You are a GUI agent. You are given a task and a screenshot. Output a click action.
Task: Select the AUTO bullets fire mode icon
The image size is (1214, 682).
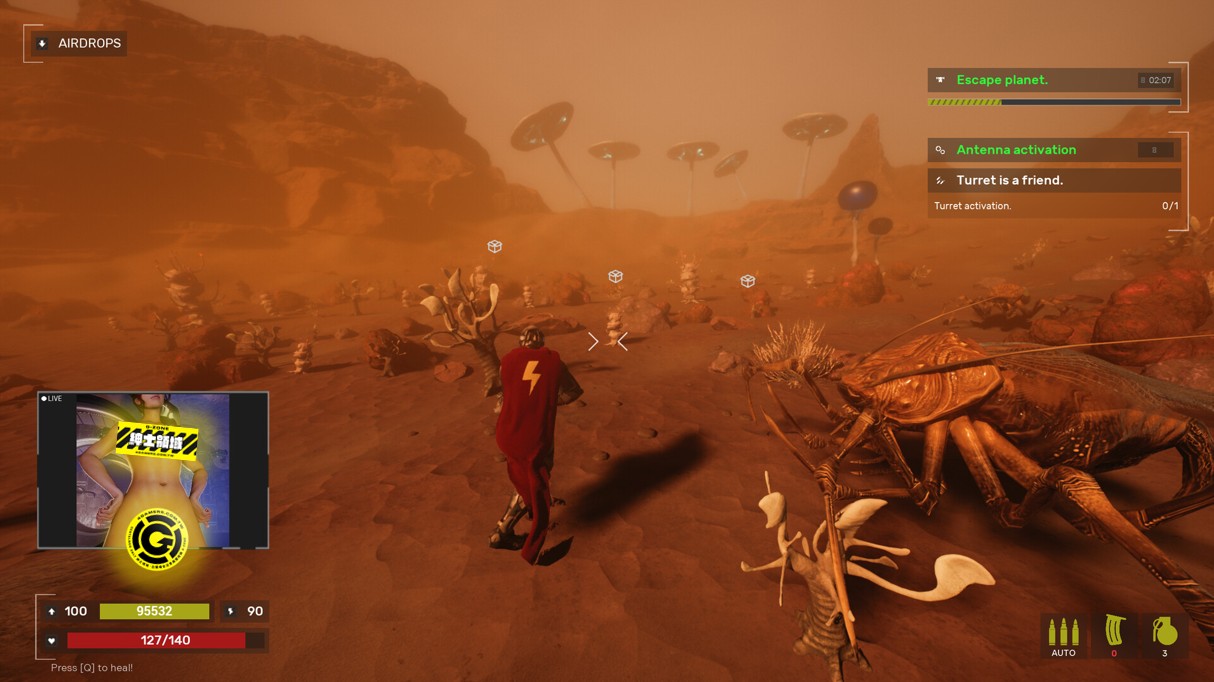click(1063, 636)
